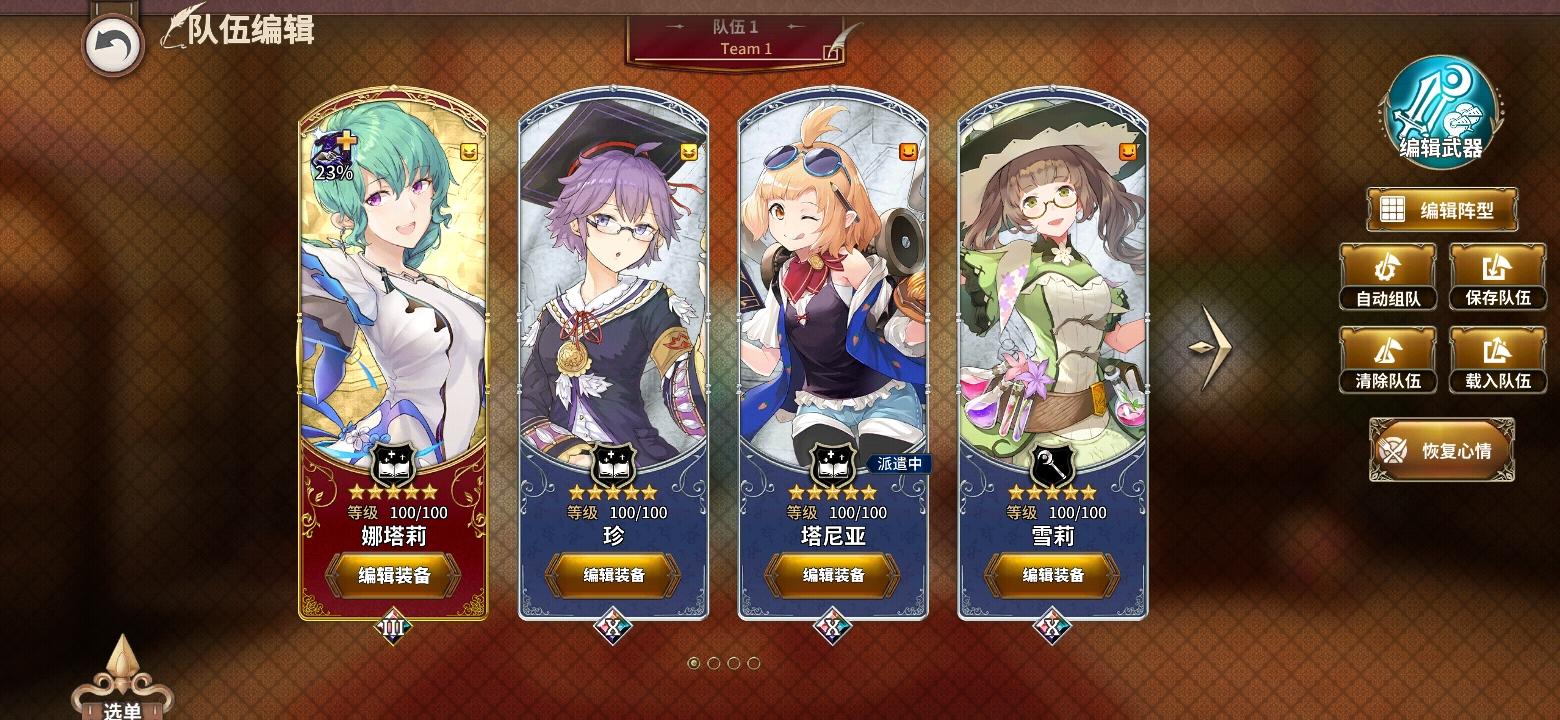Click the 载入队伍 load team icon
Image resolution: width=1560 pixels, height=720 pixels.
(1497, 351)
